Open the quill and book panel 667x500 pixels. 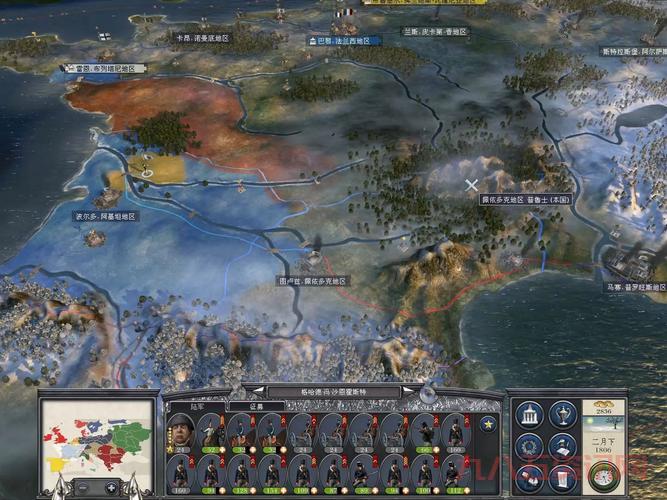click(563, 445)
